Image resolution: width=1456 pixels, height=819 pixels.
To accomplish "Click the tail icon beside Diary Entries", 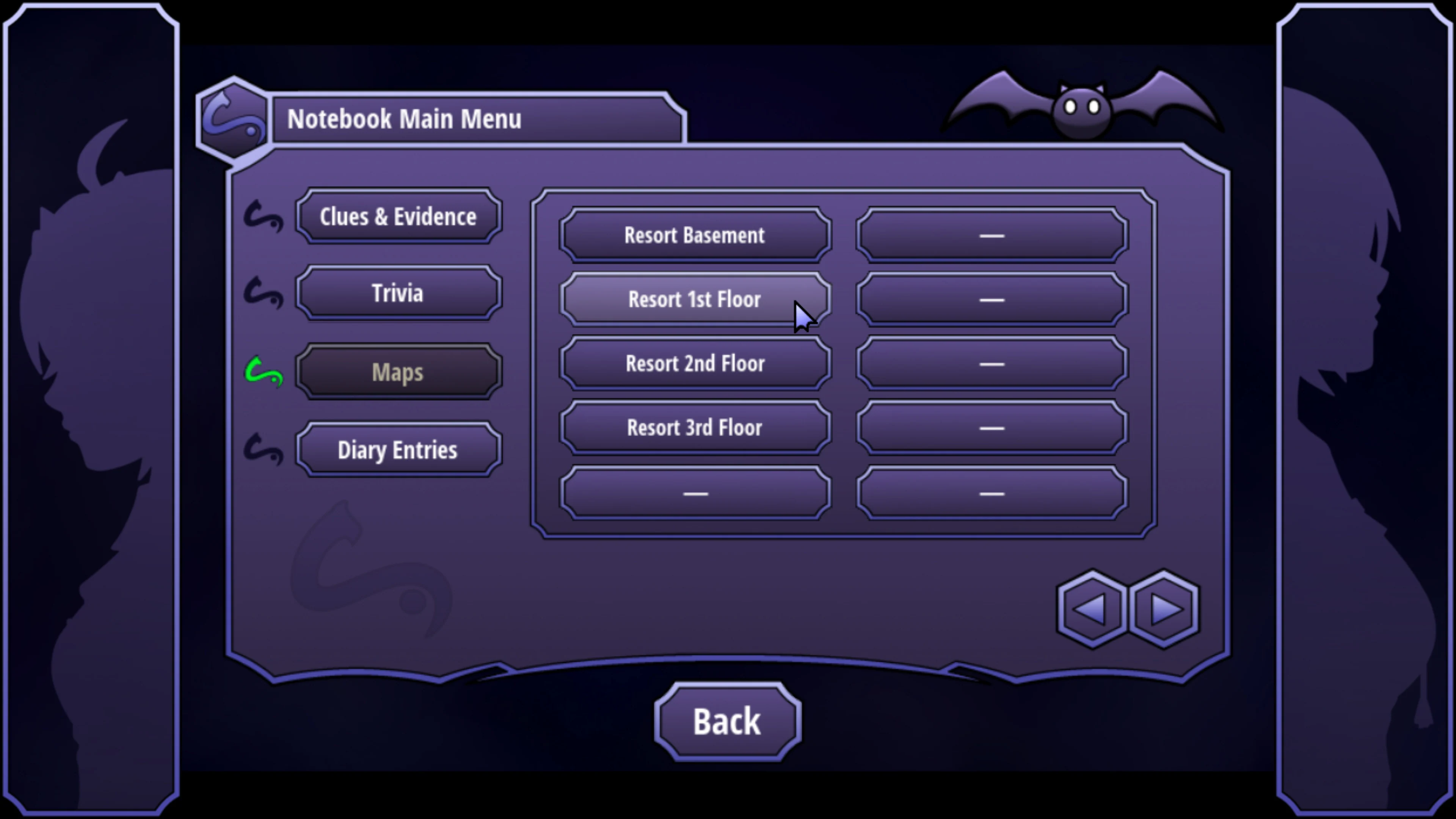I will pos(265,450).
